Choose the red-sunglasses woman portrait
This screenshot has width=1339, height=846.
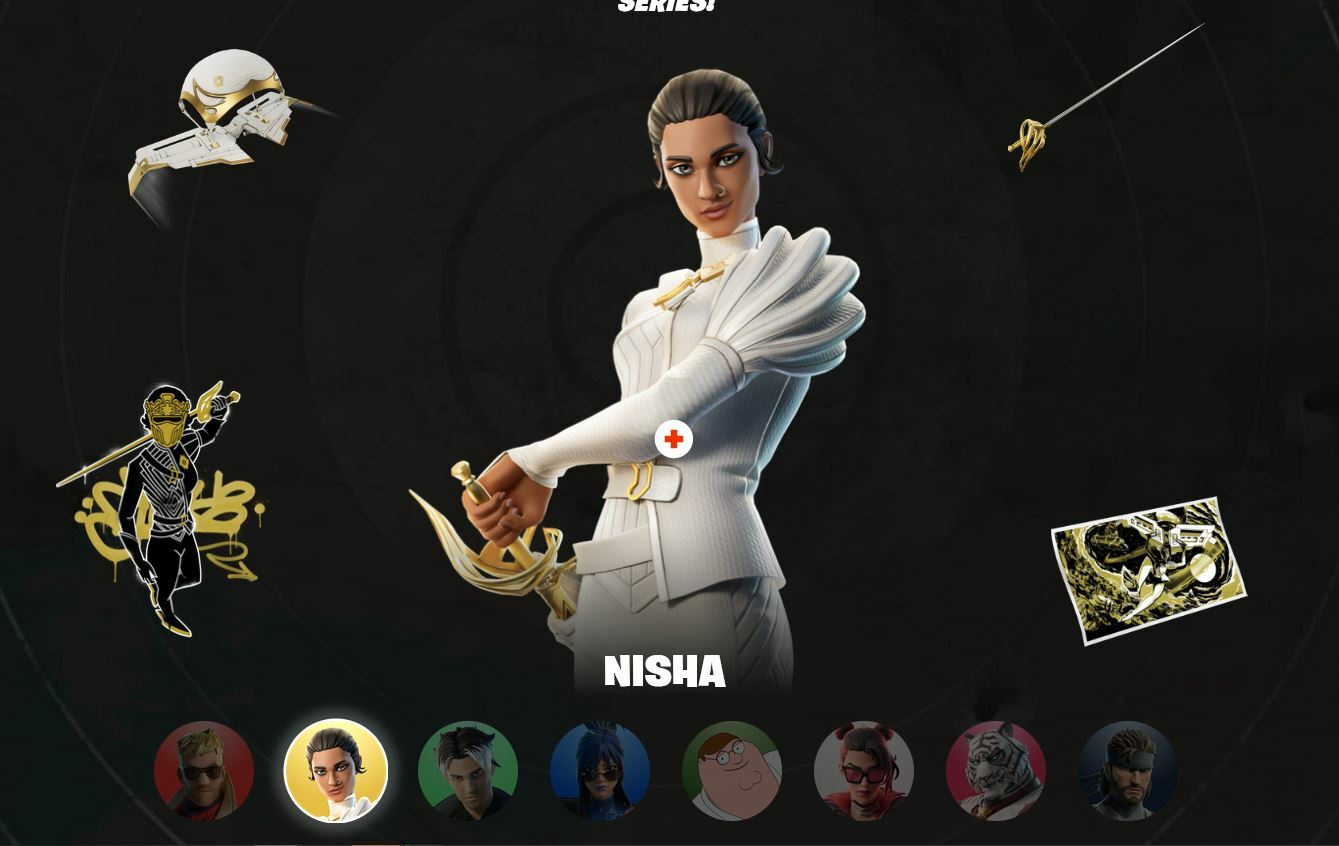click(x=864, y=771)
